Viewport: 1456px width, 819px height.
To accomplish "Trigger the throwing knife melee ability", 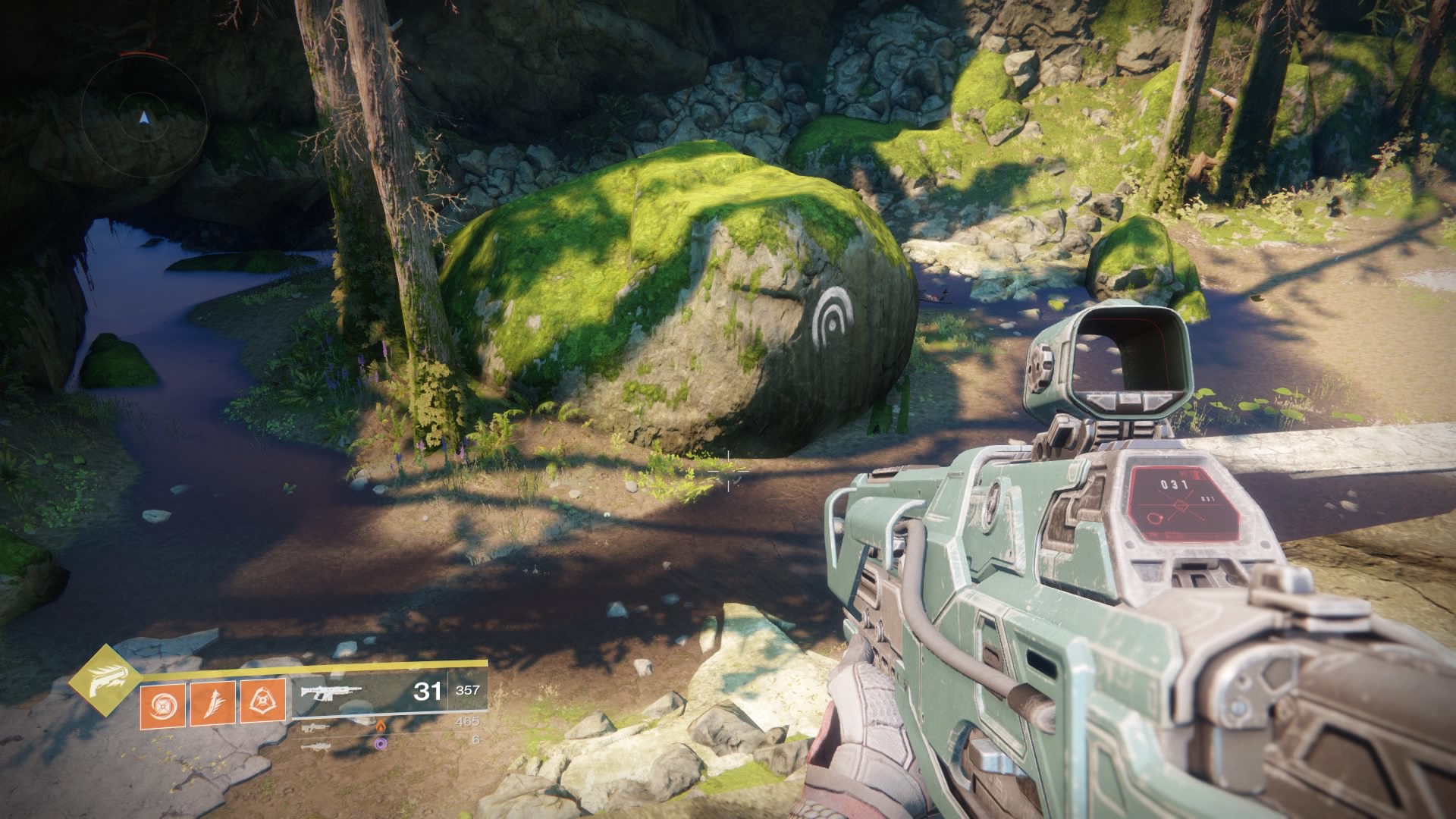I will [212, 703].
